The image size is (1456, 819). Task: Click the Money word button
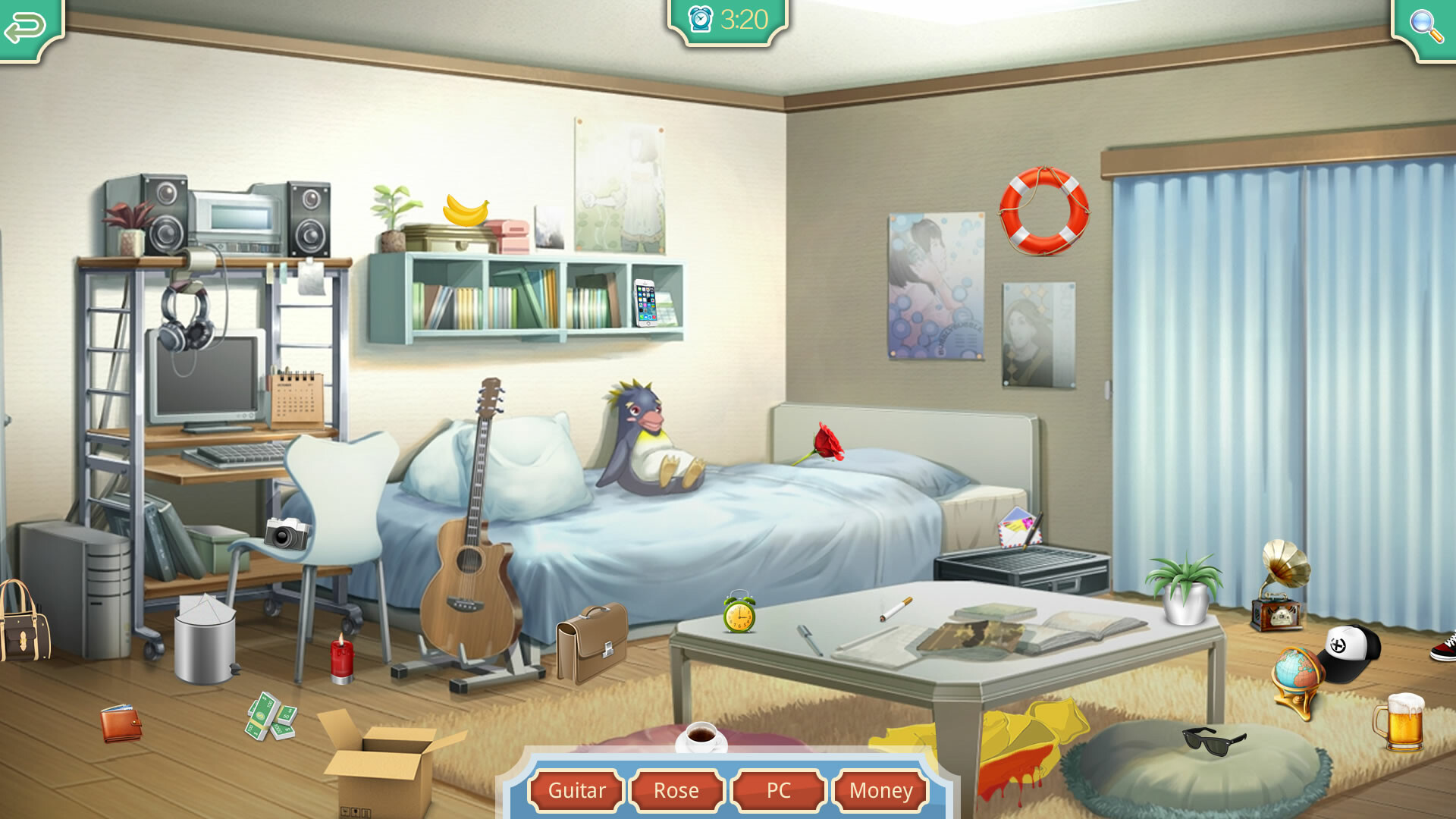[x=881, y=791]
